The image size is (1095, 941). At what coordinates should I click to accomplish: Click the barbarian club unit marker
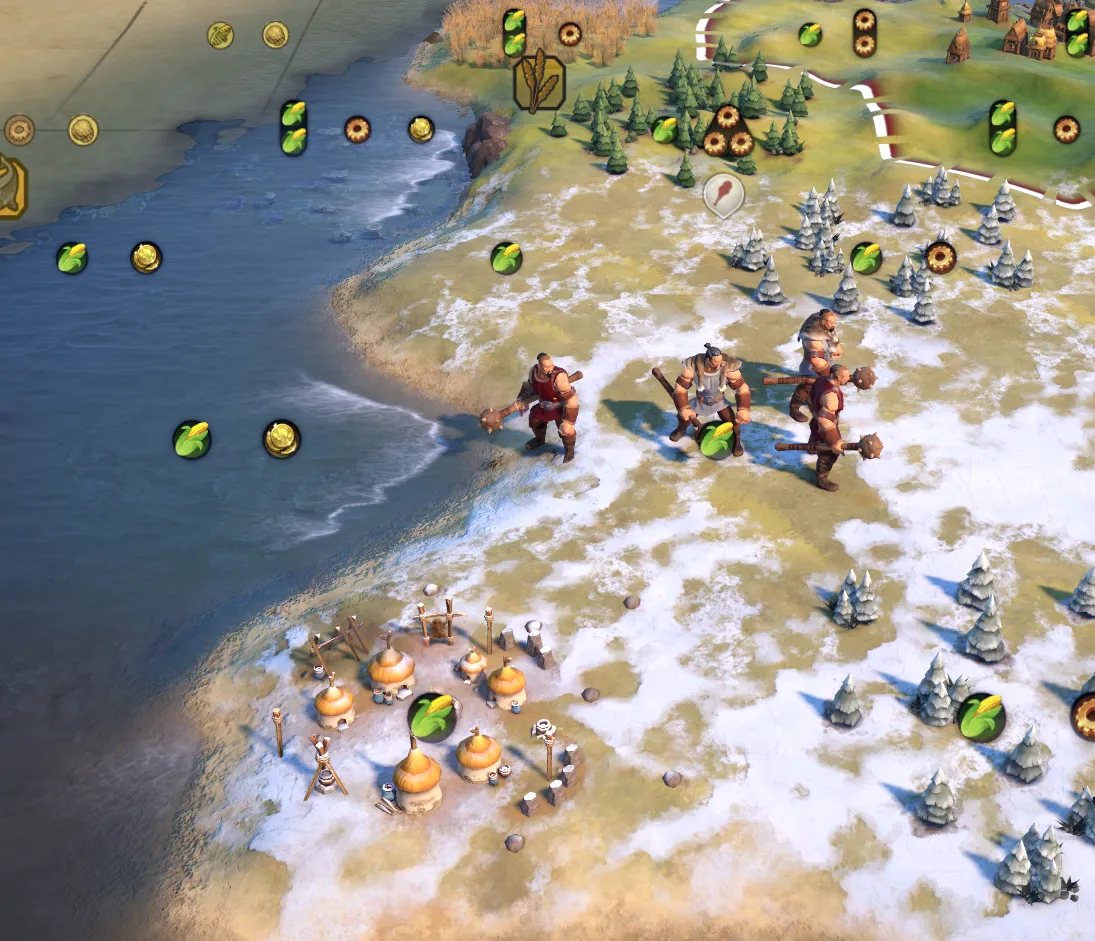tap(723, 193)
